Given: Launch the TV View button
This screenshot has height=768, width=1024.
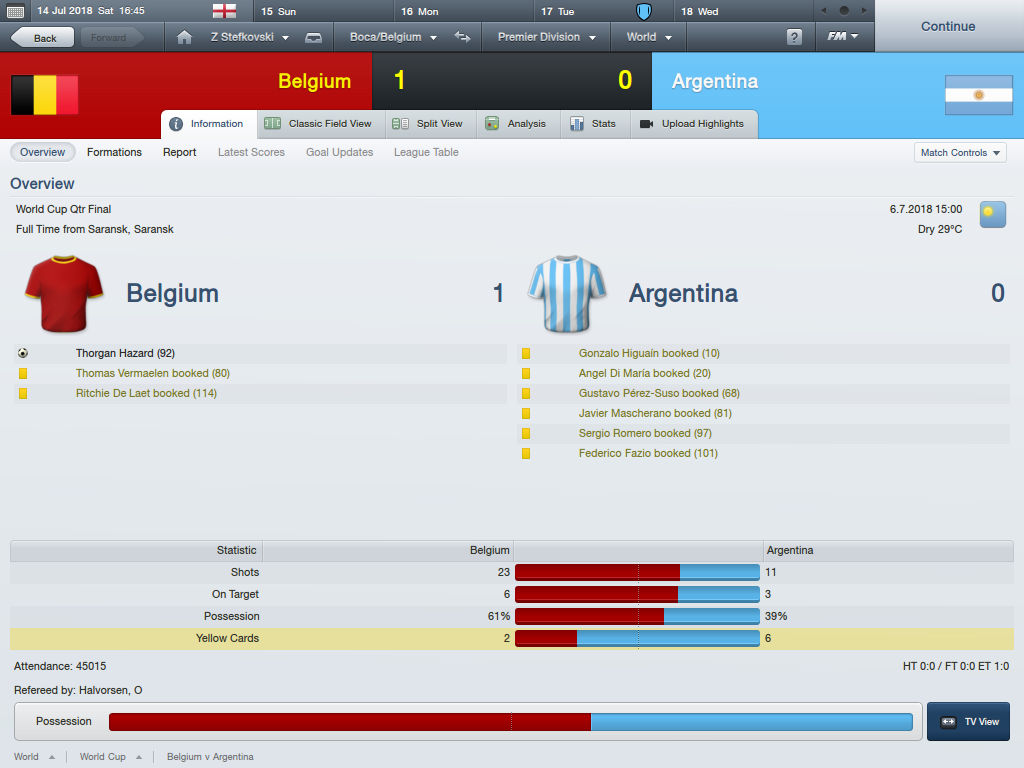Looking at the screenshot, I should tap(968, 721).
